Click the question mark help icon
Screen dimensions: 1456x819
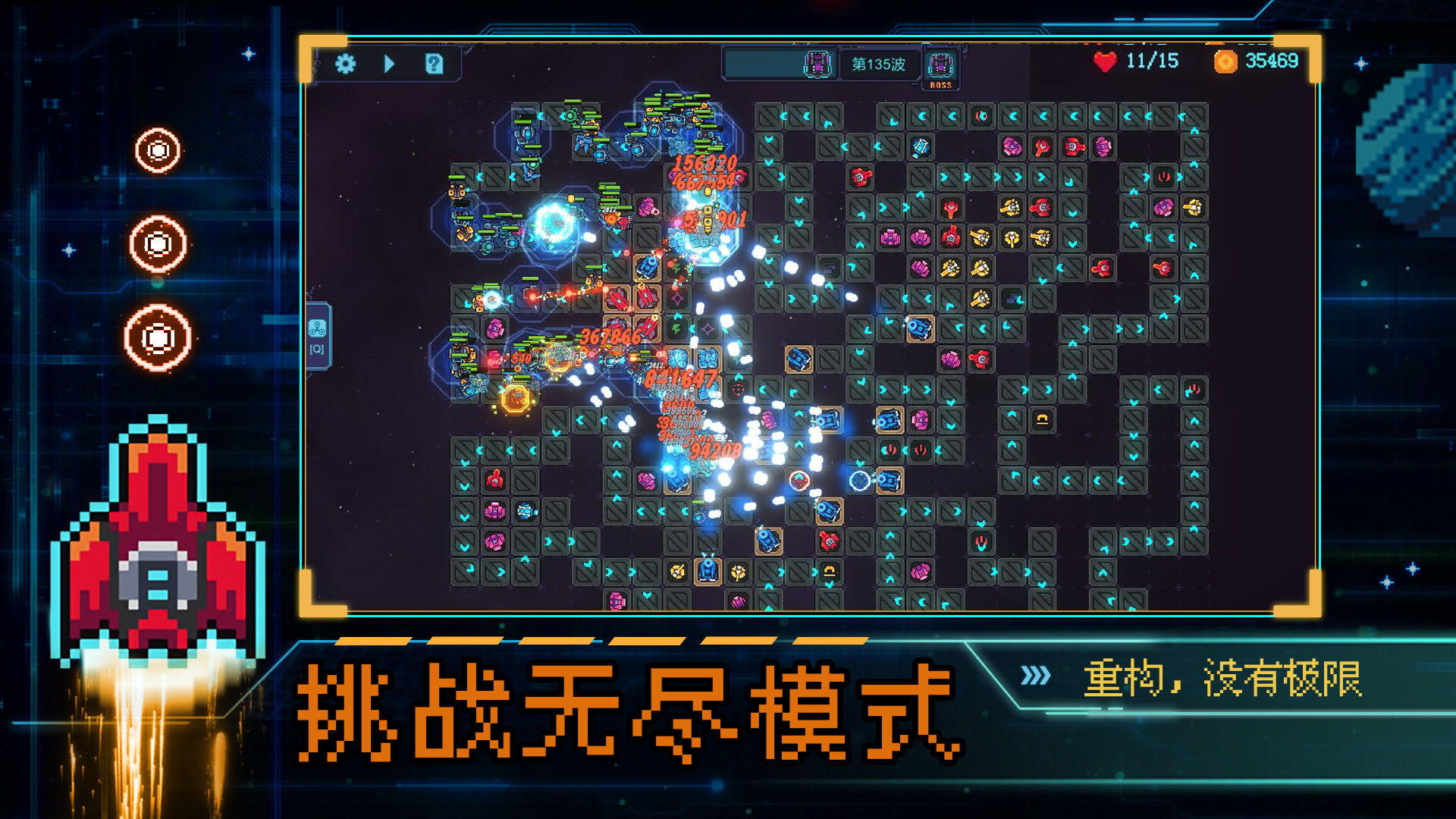[434, 65]
